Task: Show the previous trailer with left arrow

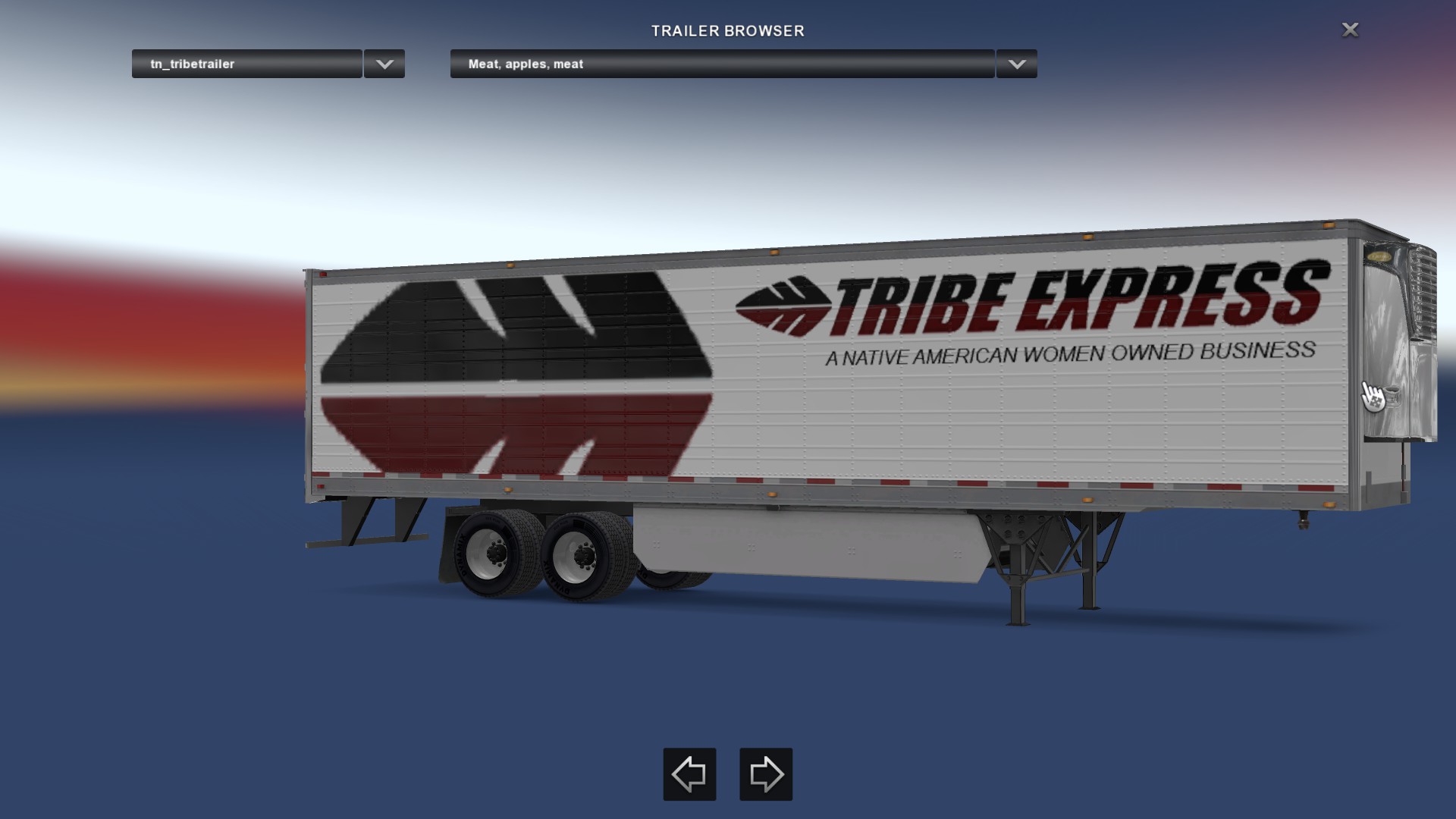Action: click(x=689, y=774)
